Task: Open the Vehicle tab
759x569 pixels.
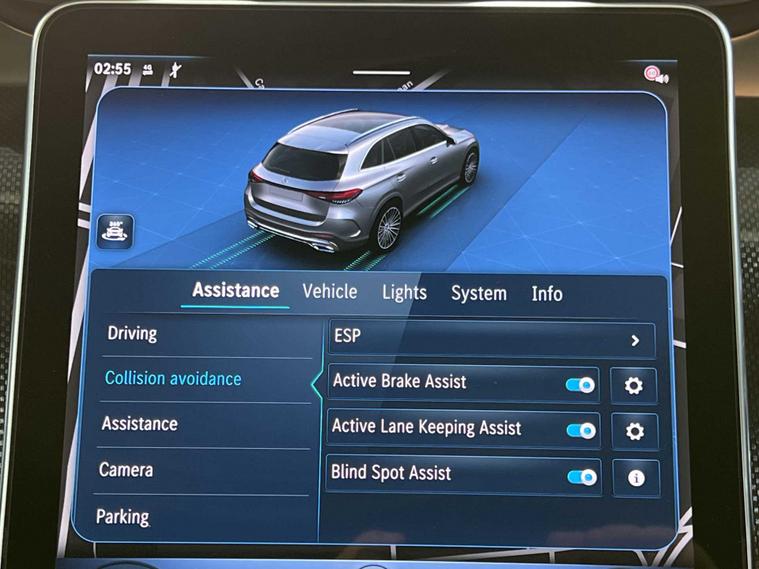Action: click(329, 291)
